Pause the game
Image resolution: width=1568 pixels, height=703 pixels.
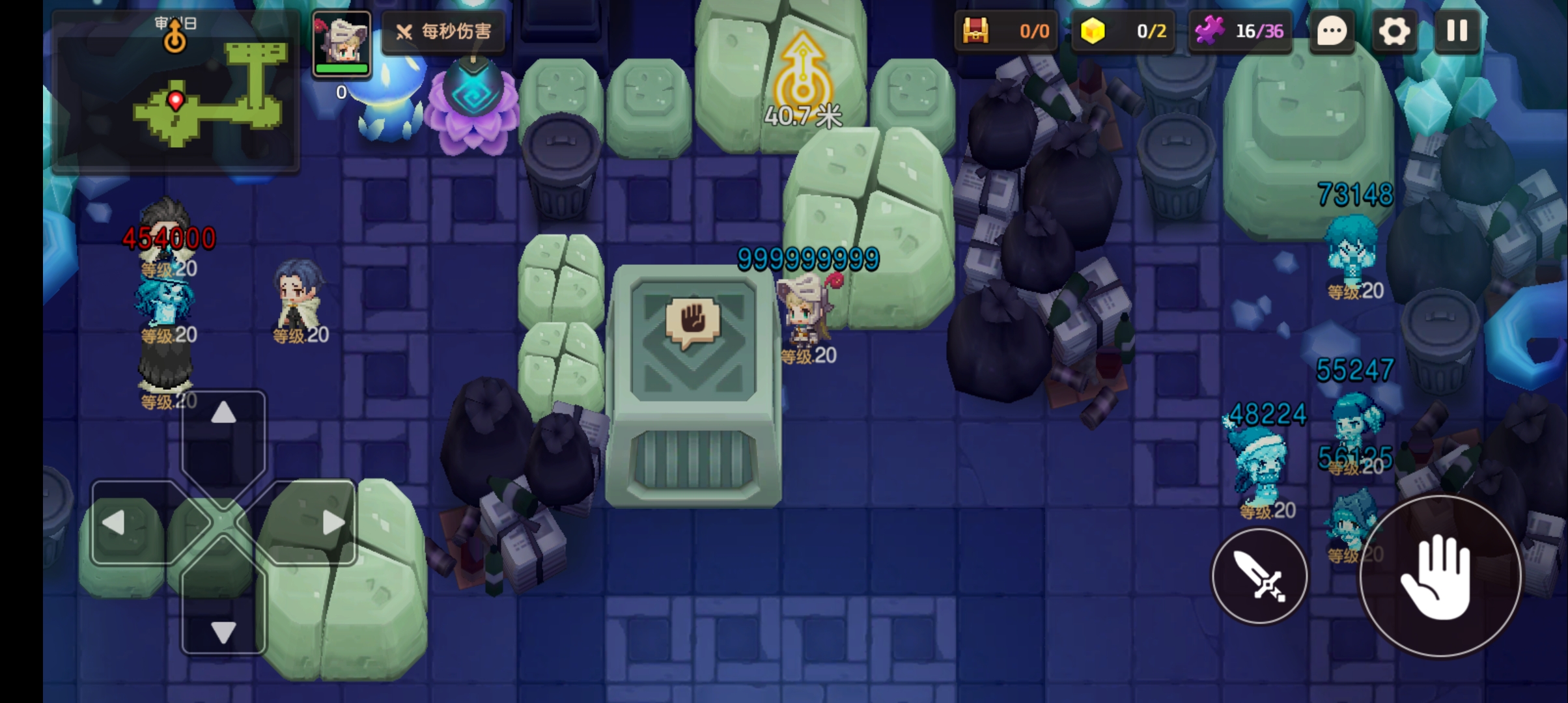click(1457, 31)
